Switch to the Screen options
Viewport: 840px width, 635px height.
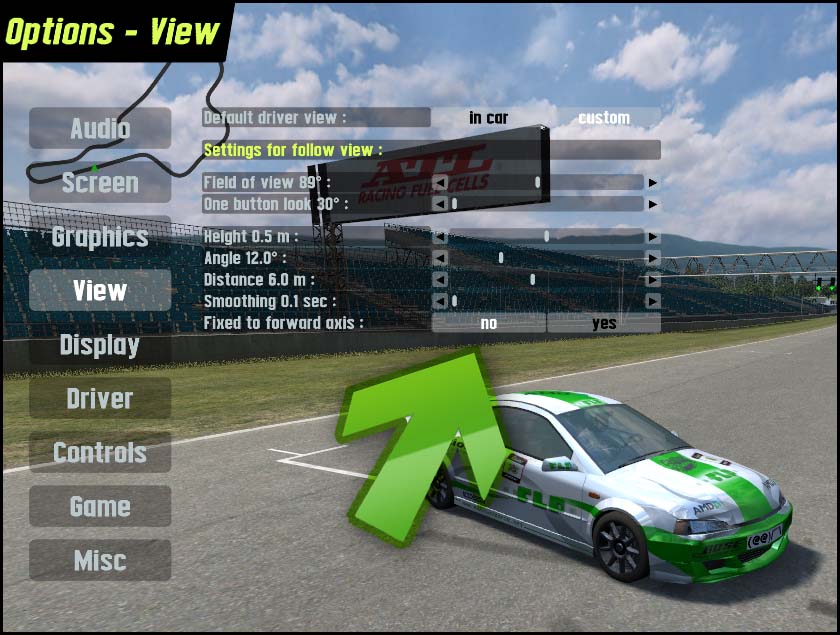tap(99, 182)
